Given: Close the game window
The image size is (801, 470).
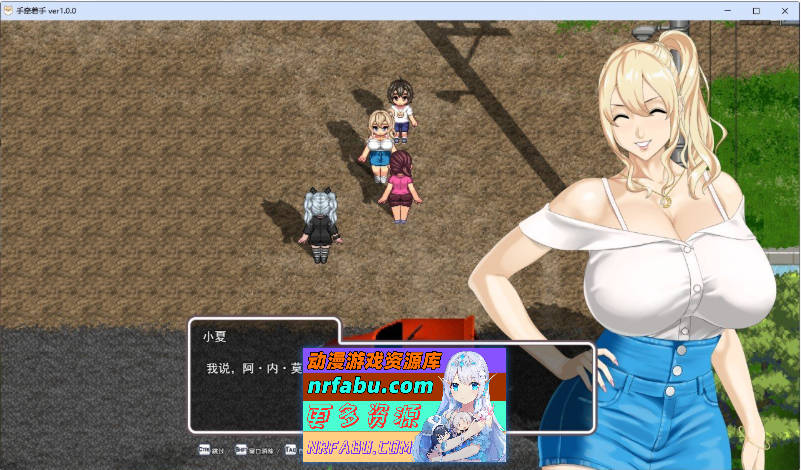Looking at the screenshot, I should pos(783,10).
